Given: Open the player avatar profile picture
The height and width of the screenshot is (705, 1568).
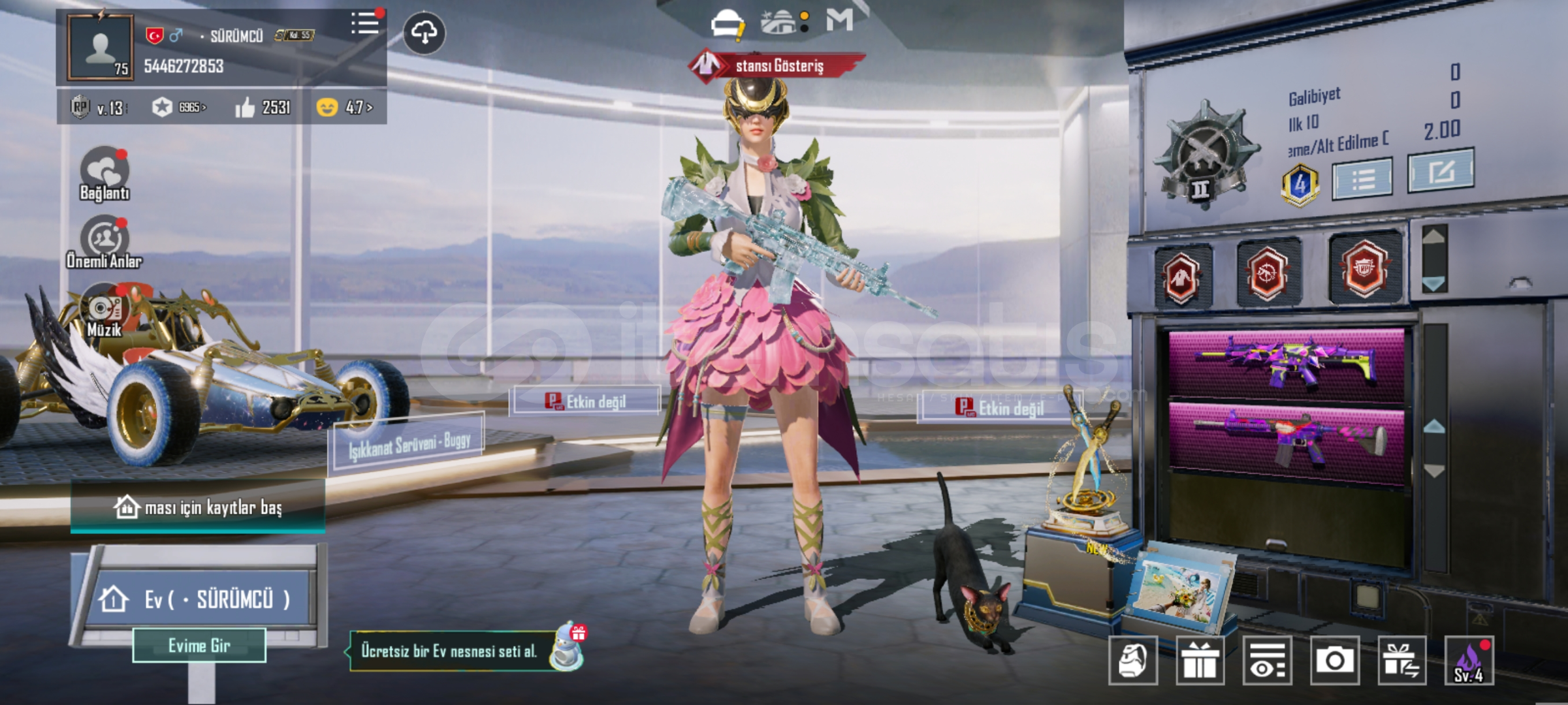Looking at the screenshot, I should [x=100, y=48].
